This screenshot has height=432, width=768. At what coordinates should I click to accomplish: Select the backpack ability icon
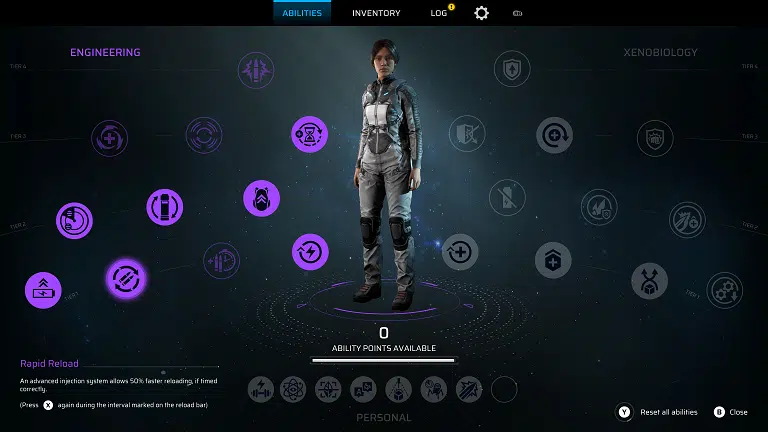(261, 198)
